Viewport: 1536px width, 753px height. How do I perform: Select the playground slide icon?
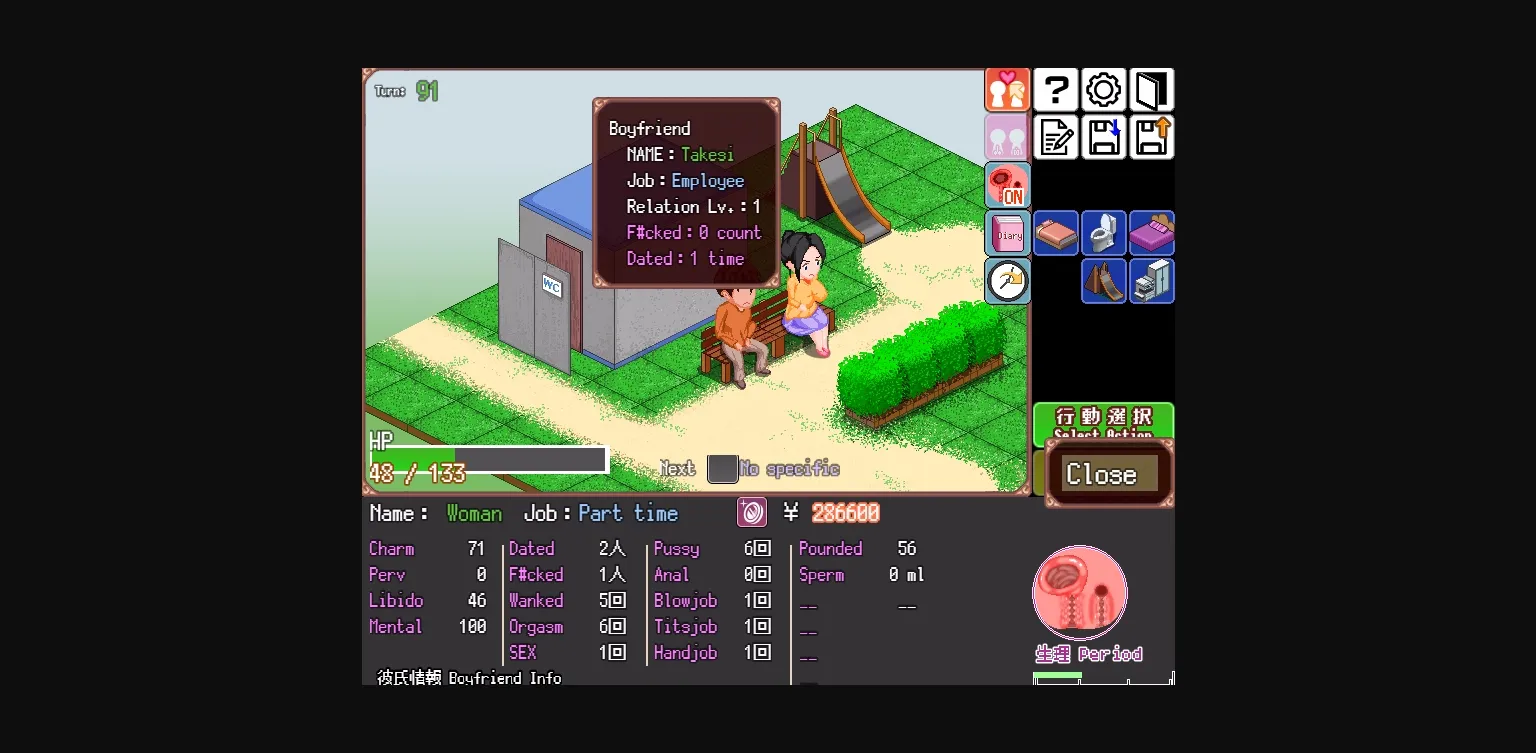click(x=1103, y=281)
